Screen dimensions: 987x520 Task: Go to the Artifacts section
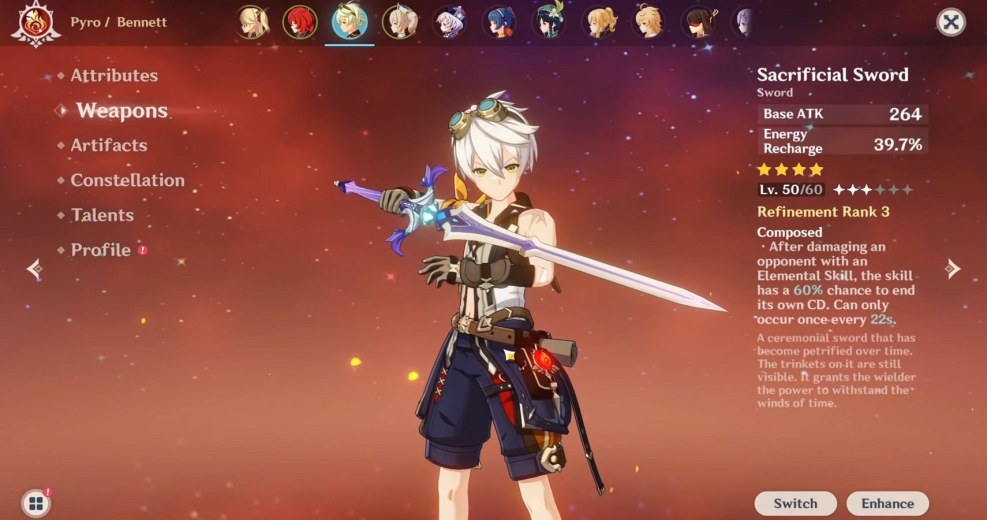pos(108,146)
